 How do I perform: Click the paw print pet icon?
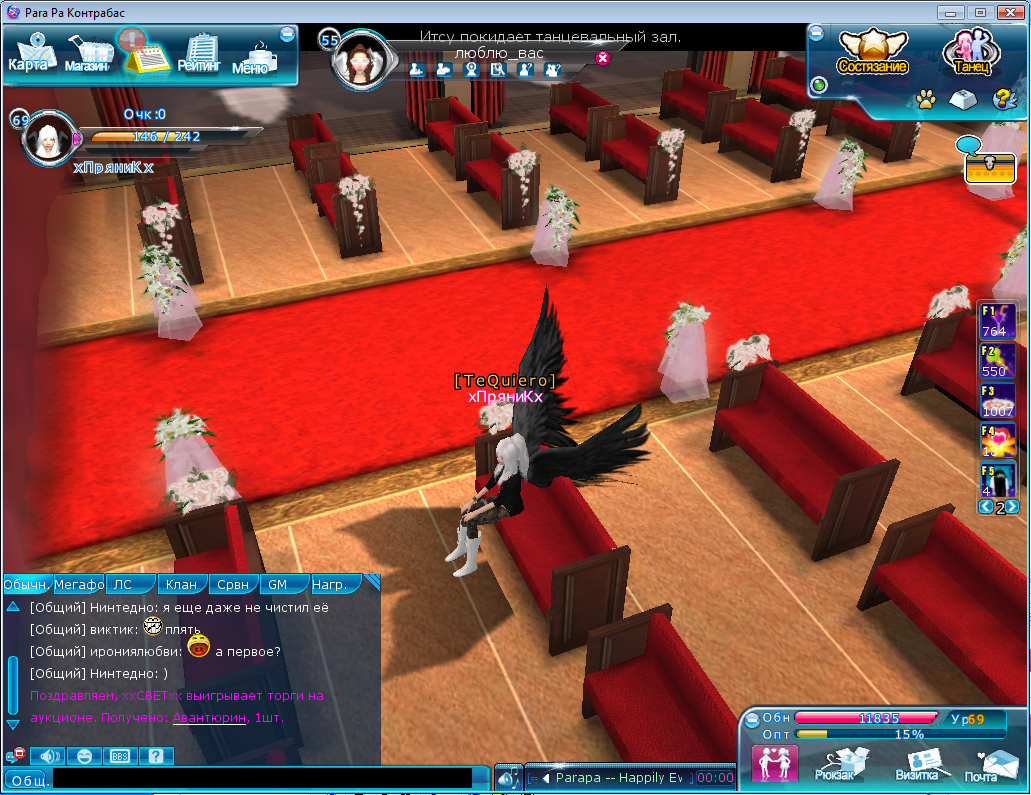pyautogui.click(x=926, y=100)
